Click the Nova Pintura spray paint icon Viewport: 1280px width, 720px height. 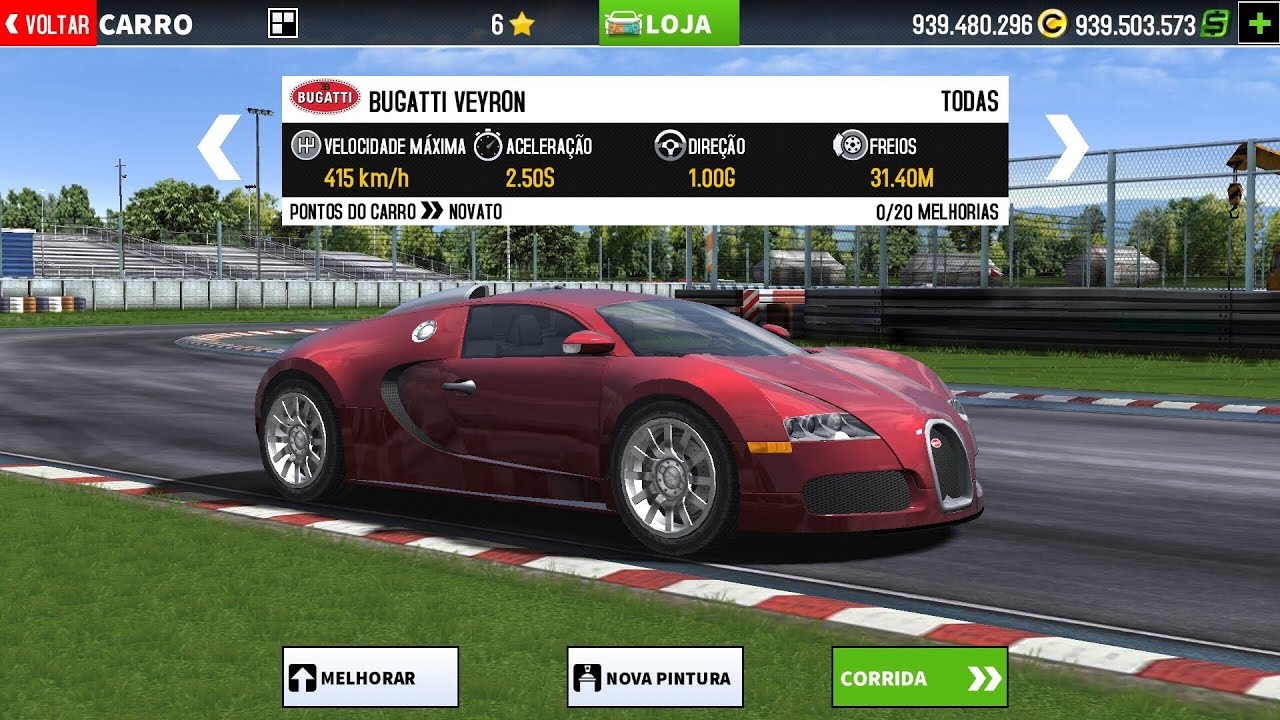point(588,675)
